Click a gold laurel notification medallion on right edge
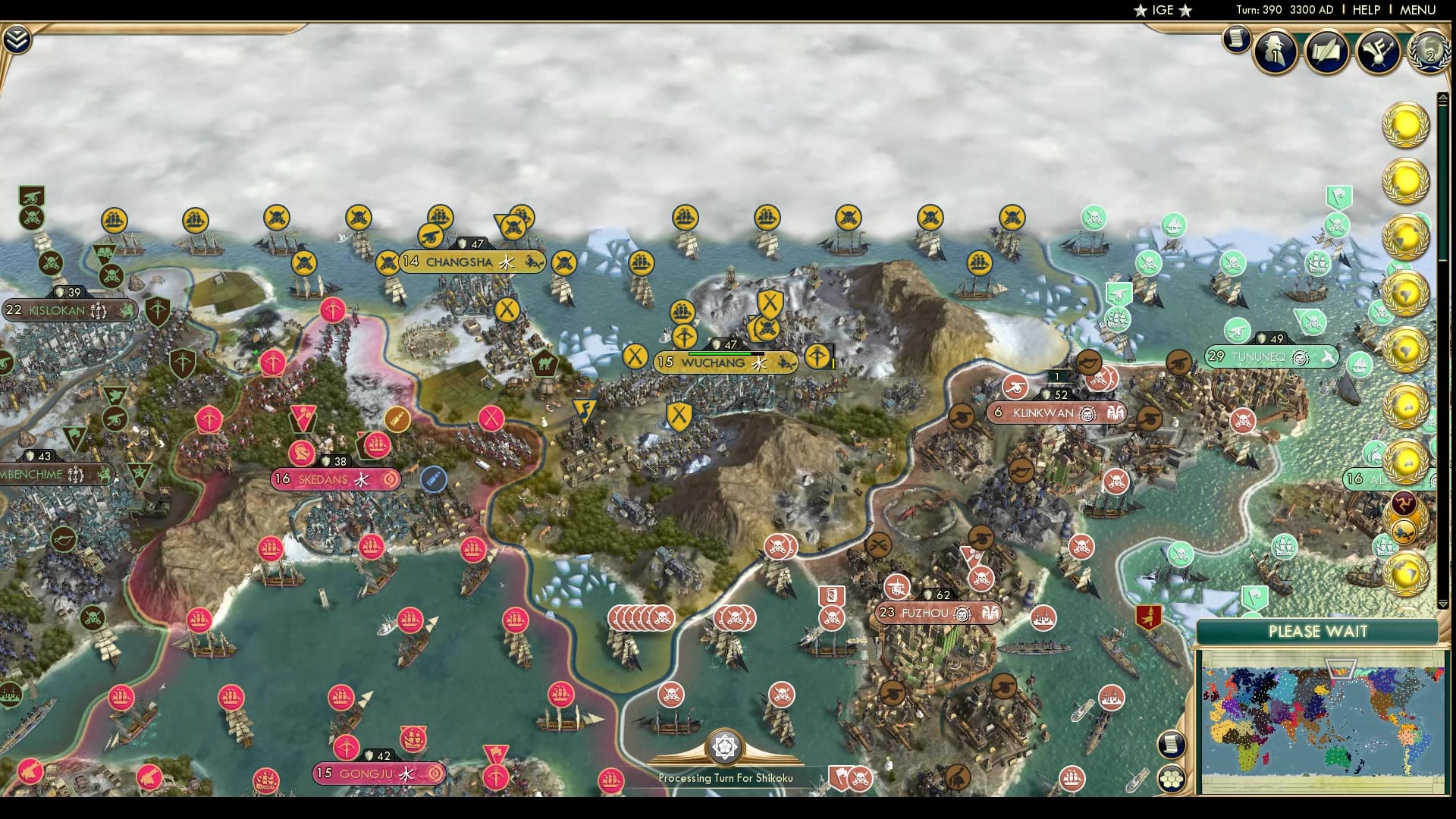1456x819 pixels. (x=1407, y=125)
